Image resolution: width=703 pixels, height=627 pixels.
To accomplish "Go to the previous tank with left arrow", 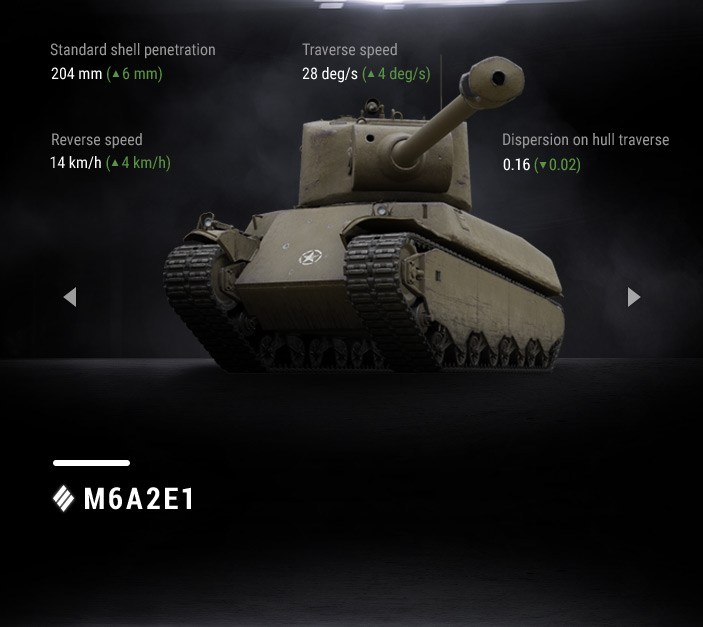I will click(69, 297).
